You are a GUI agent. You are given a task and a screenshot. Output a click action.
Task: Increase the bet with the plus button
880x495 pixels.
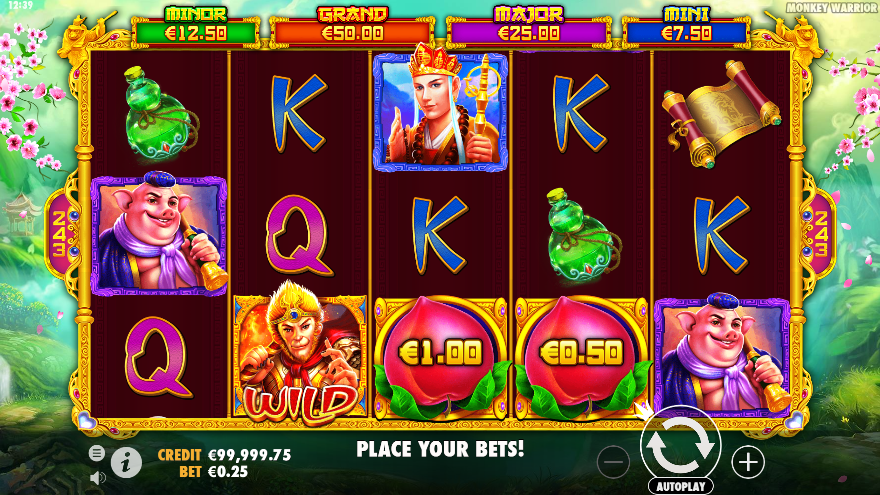pyautogui.click(x=747, y=461)
